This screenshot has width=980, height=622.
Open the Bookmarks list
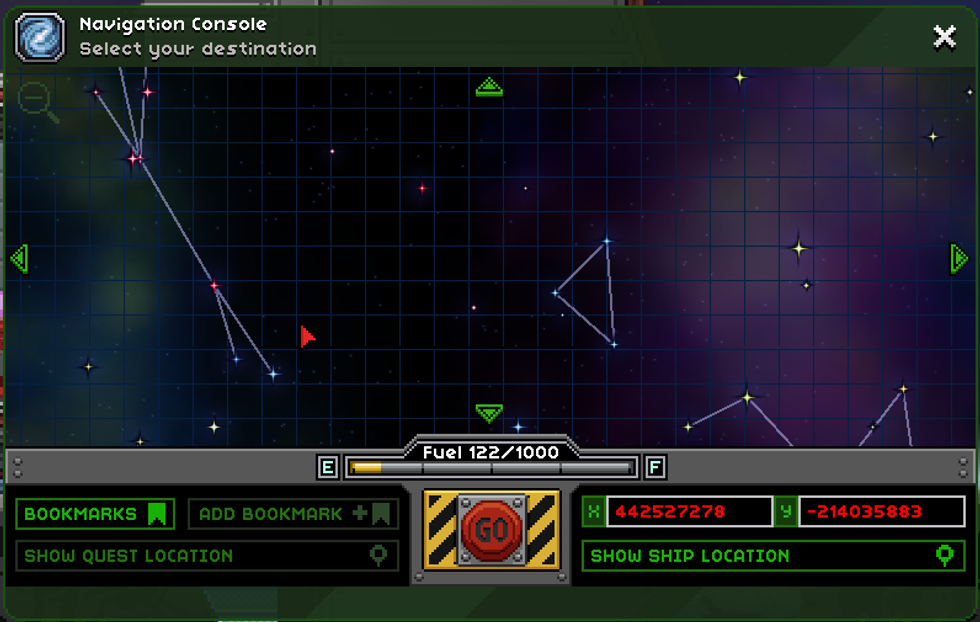click(95, 514)
